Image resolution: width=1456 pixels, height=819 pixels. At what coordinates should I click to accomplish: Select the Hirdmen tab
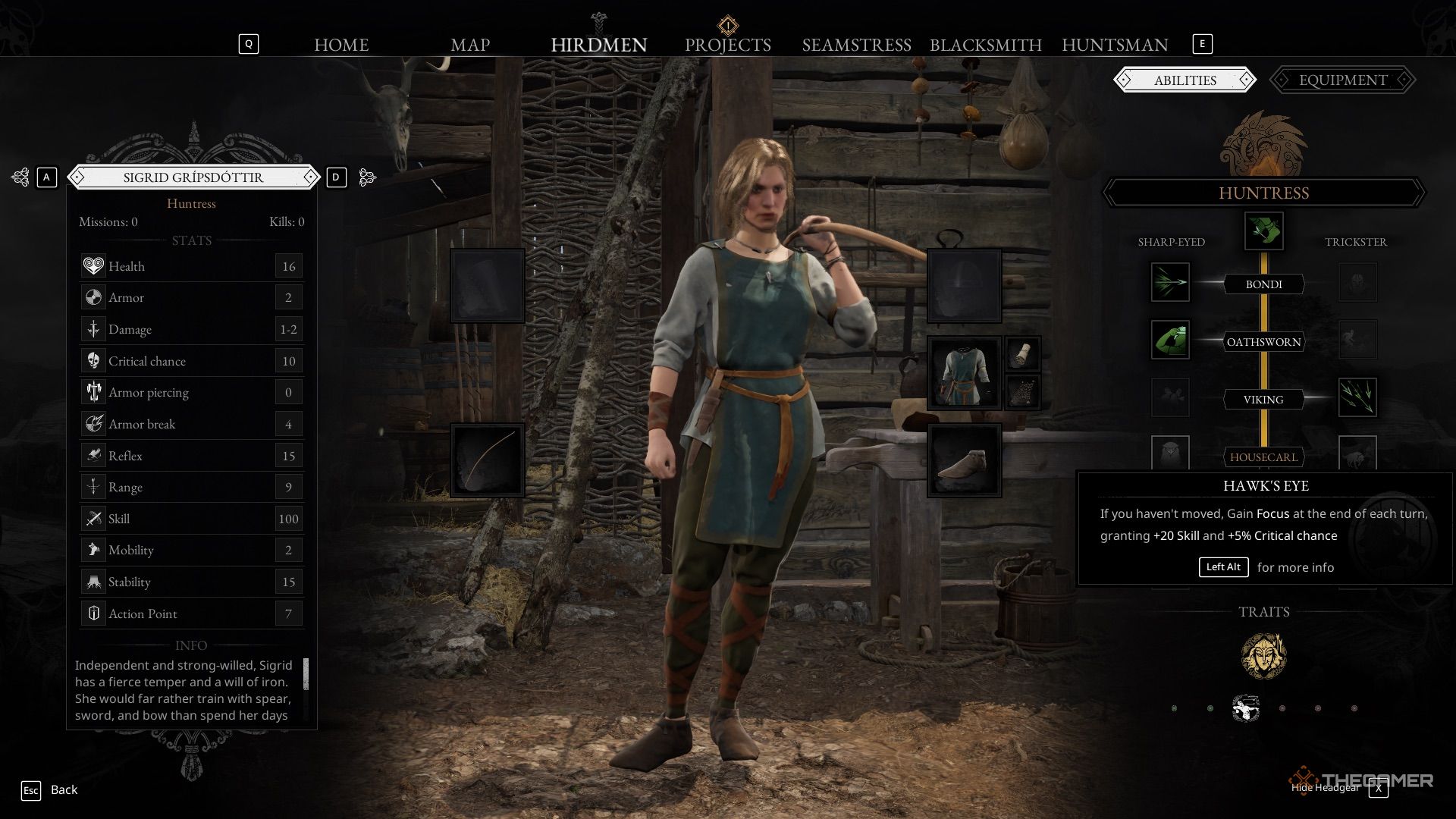tap(598, 45)
